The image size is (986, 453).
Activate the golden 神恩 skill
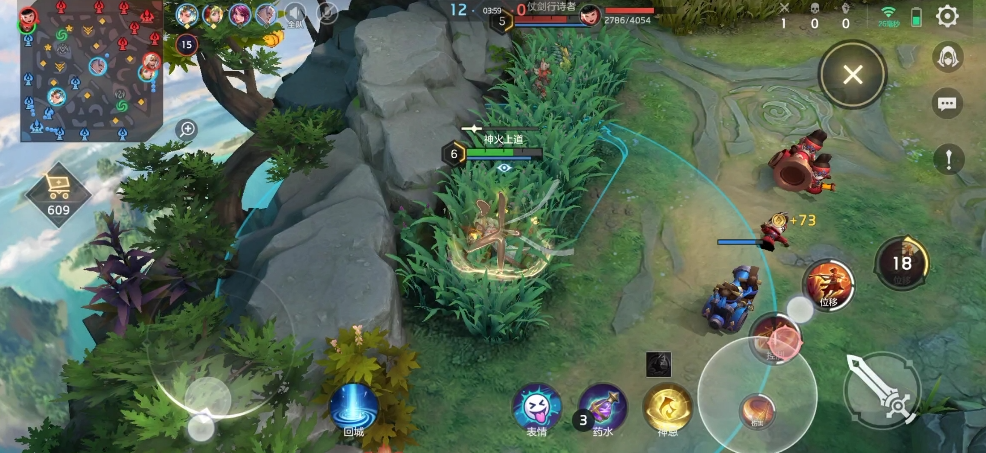[667, 408]
